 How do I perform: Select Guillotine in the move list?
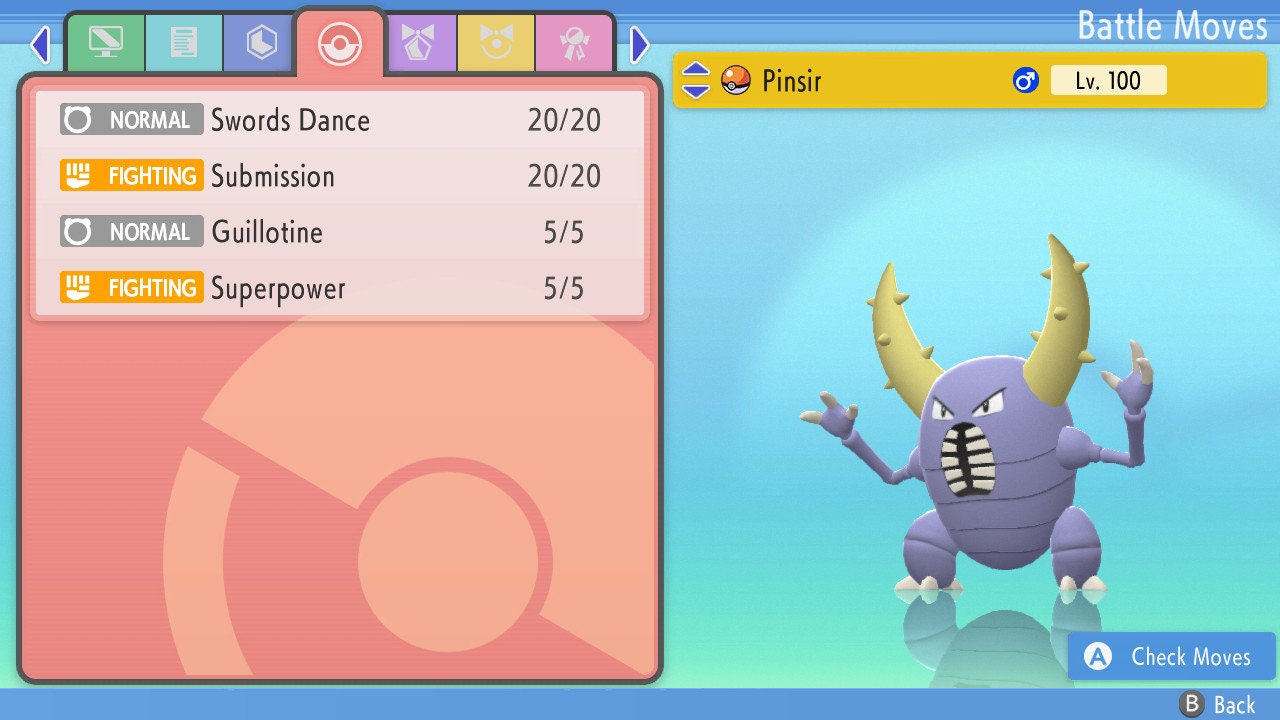pyautogui.click(x=340, y=232)
